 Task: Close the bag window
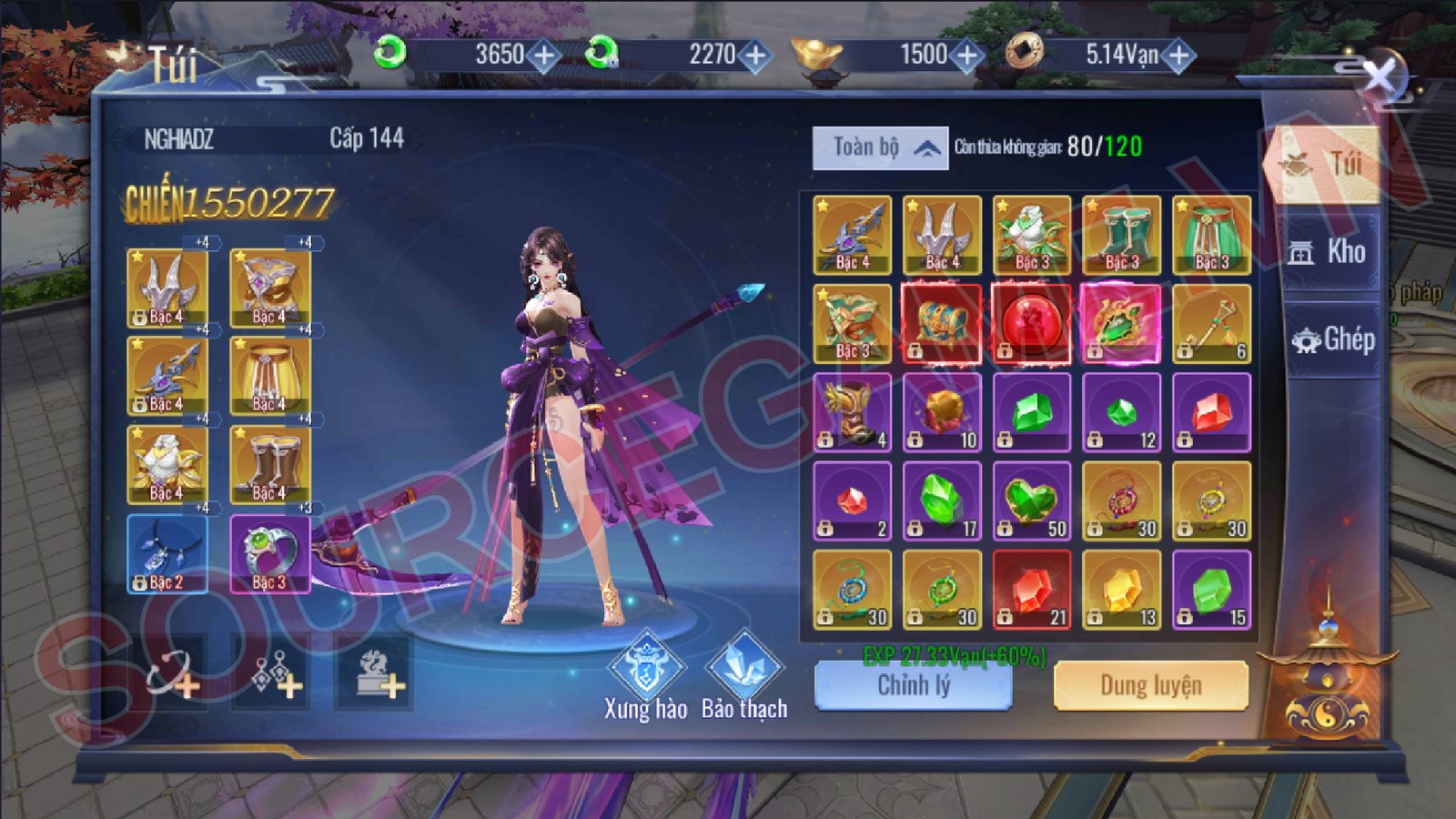click(1380, 77)
